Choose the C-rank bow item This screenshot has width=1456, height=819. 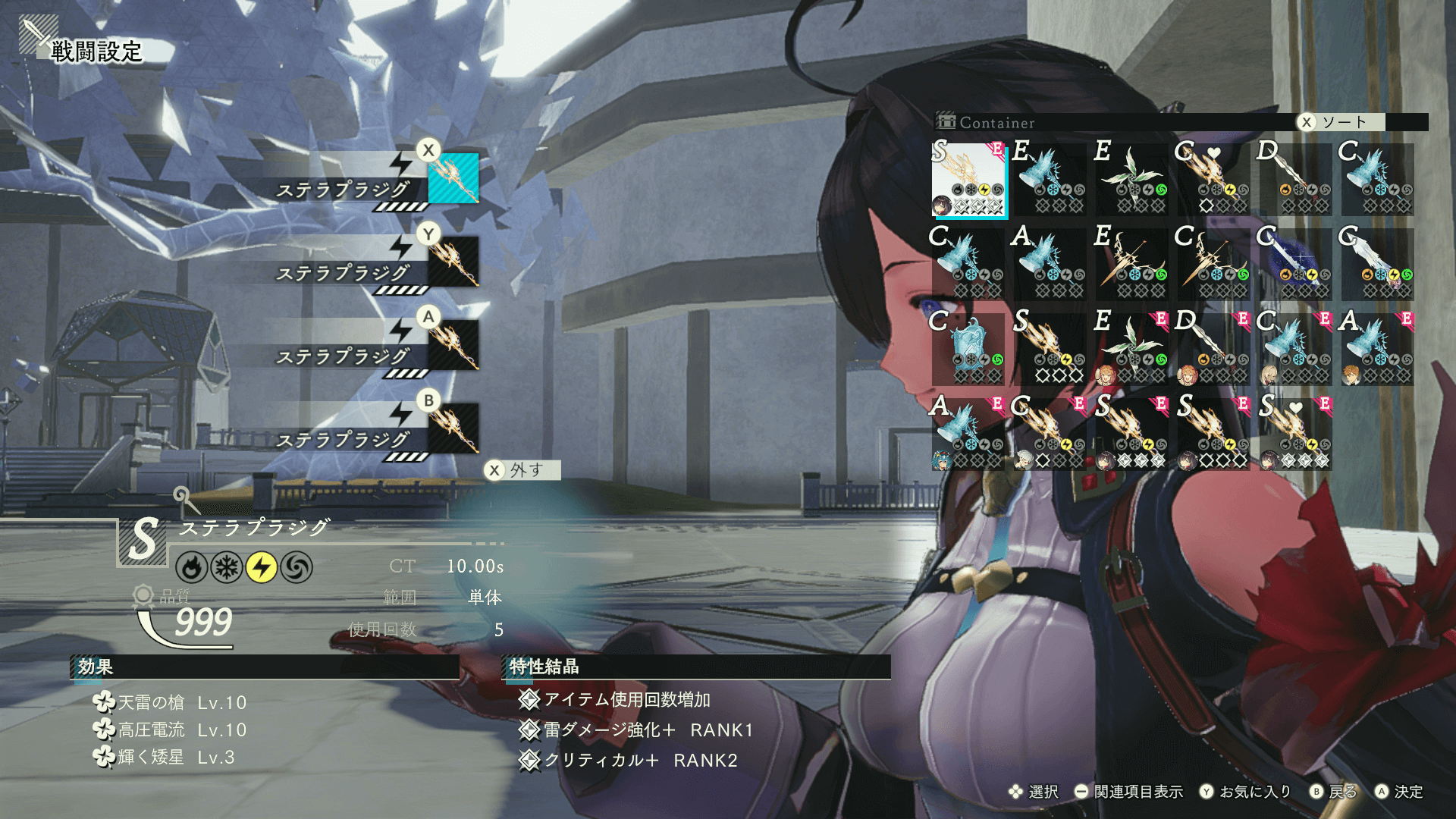[1213, 264]
